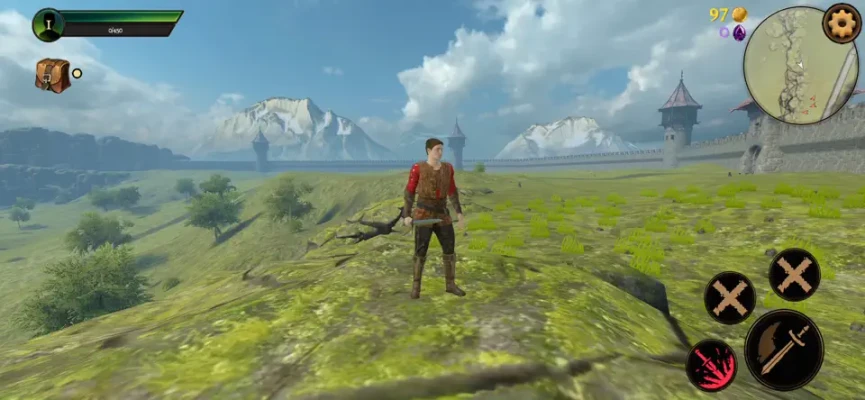Open the settings gear menu
Viewport: 865px width, 400px height.
coord(841,22)
